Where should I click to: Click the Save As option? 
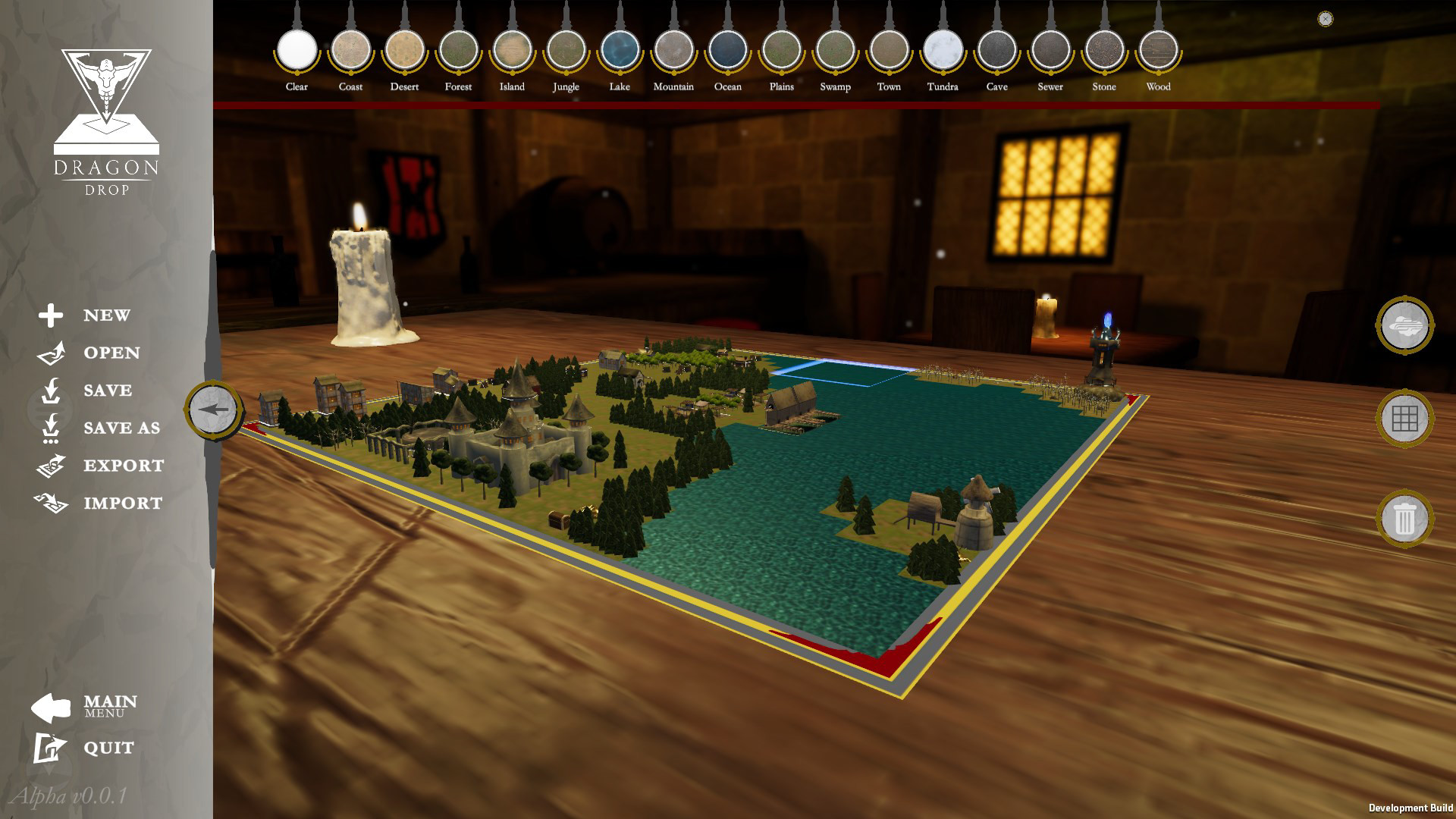[x=51, y=428]
